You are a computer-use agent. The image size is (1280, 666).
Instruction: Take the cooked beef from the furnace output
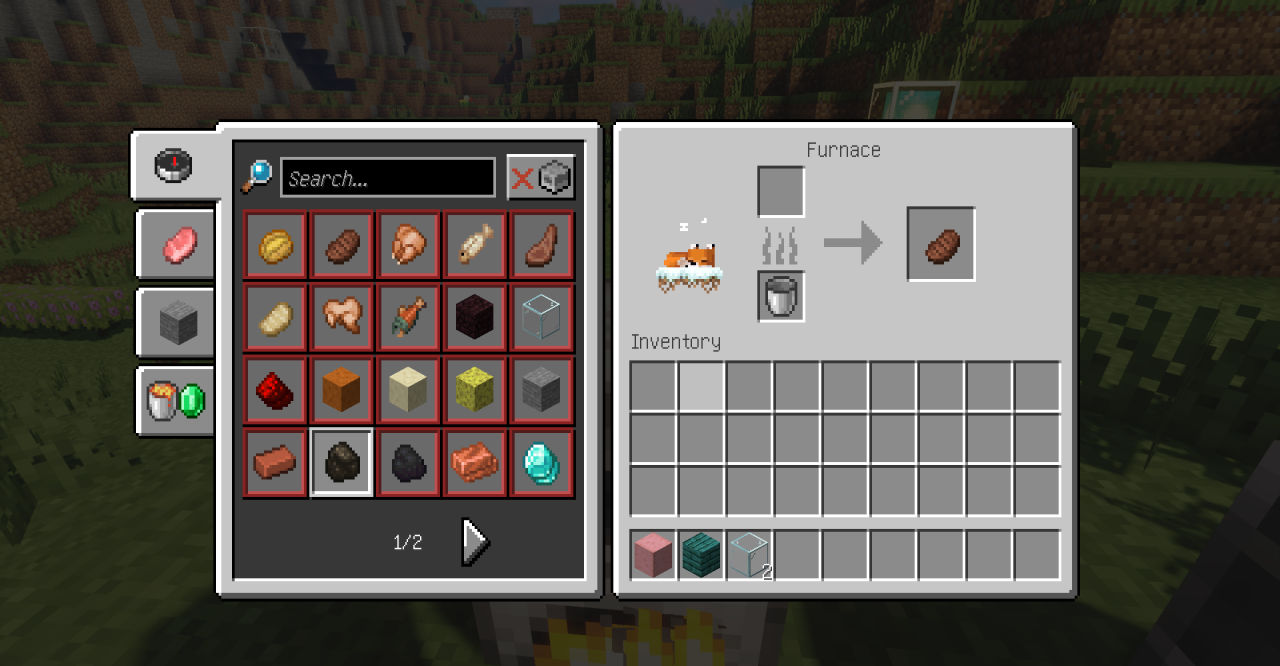click(x=940, y=244)
